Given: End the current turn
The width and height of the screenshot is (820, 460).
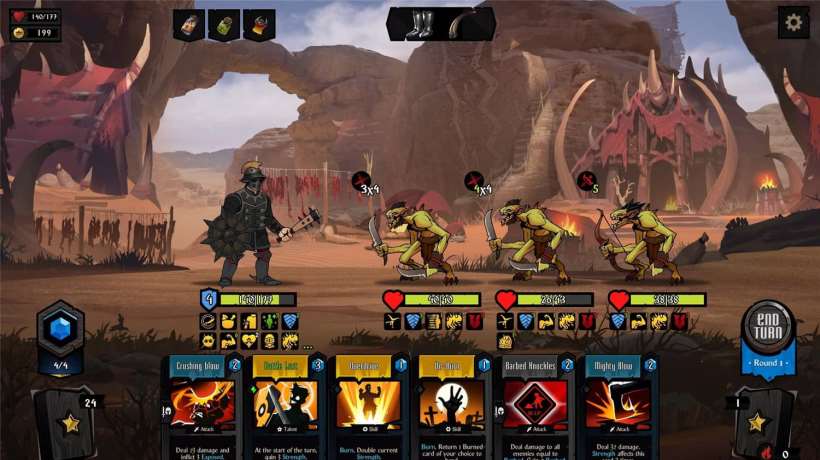Looking at the screenshot, I should (x=768, y=327).
